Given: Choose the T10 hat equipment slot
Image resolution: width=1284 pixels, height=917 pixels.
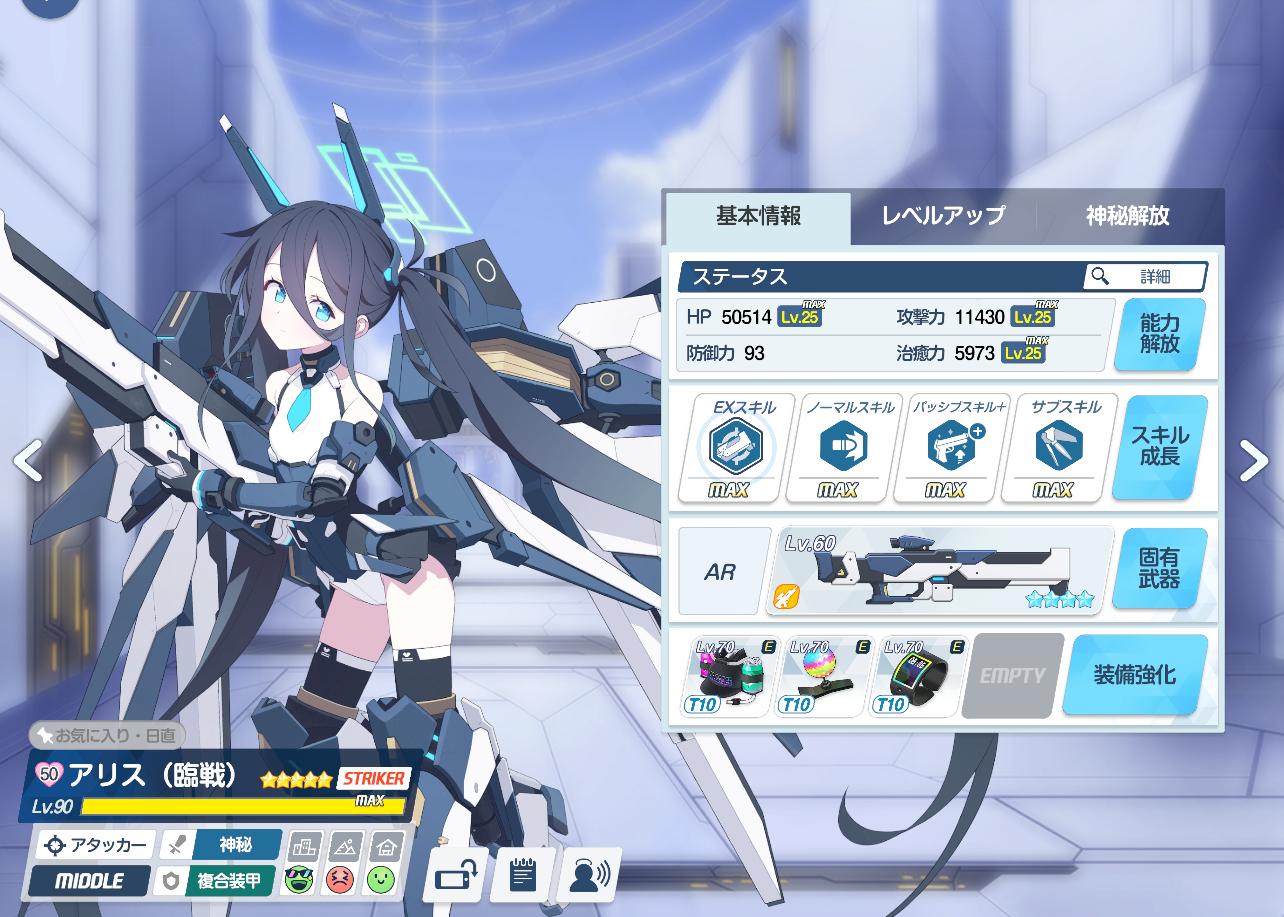Looking at the screenshot, I should 727,676.
